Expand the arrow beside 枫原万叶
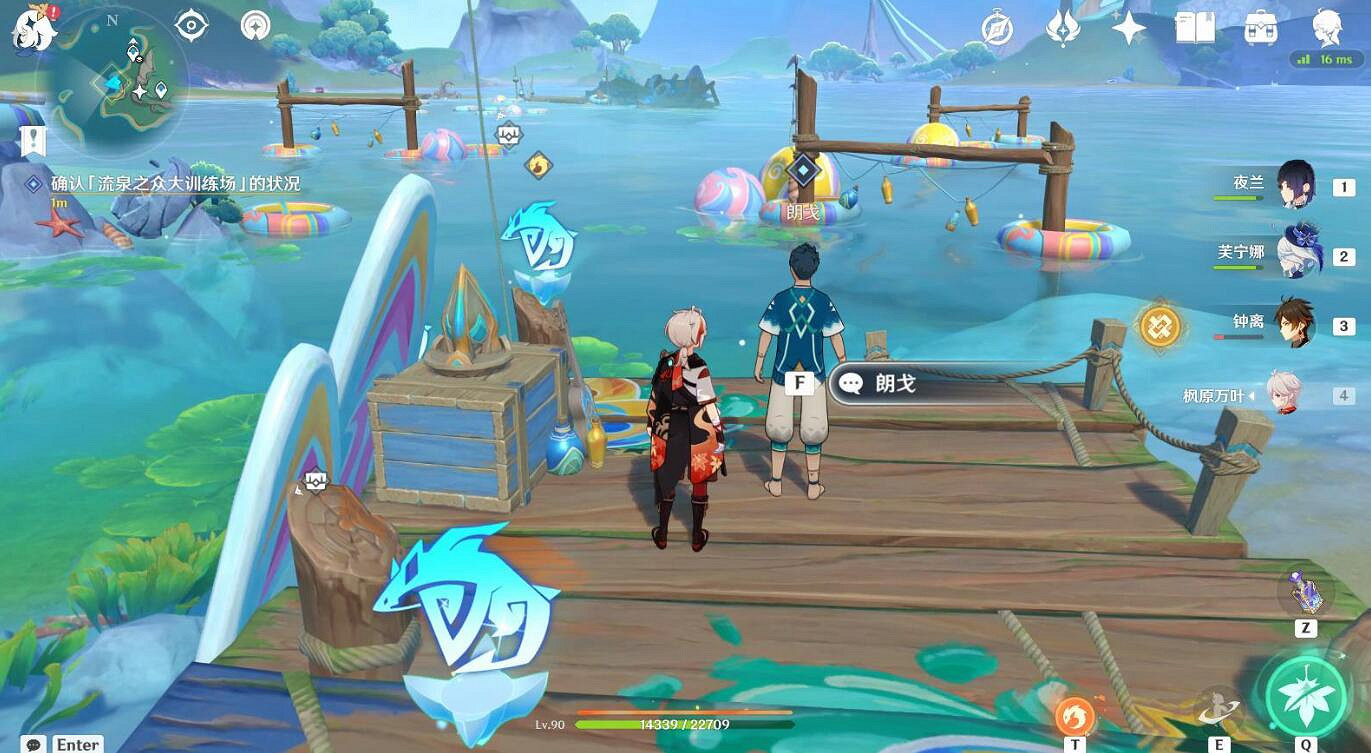The width and height of the screenshot is (1371, 753). (1253, 394)
